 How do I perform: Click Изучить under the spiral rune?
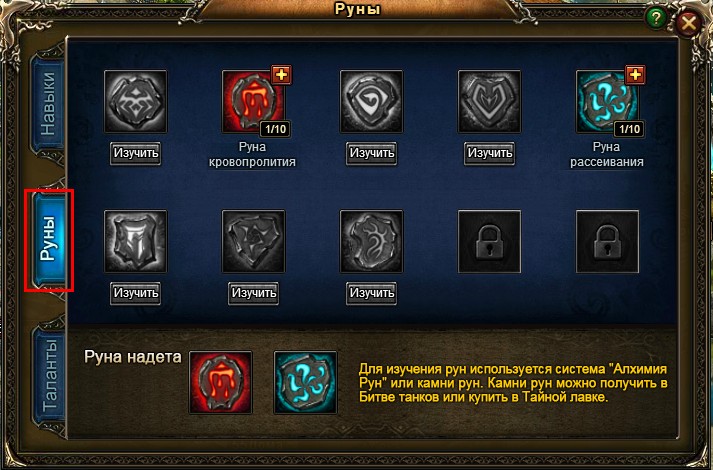pyautogui.click(x=371, y=153)
